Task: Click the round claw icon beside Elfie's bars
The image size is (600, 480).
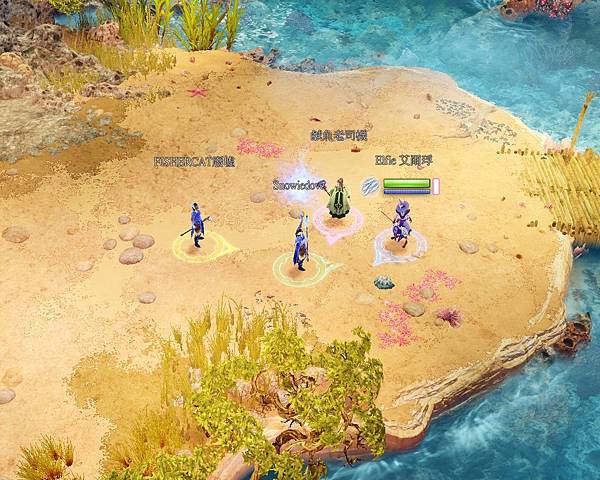Action: click(x=370, y=186)
